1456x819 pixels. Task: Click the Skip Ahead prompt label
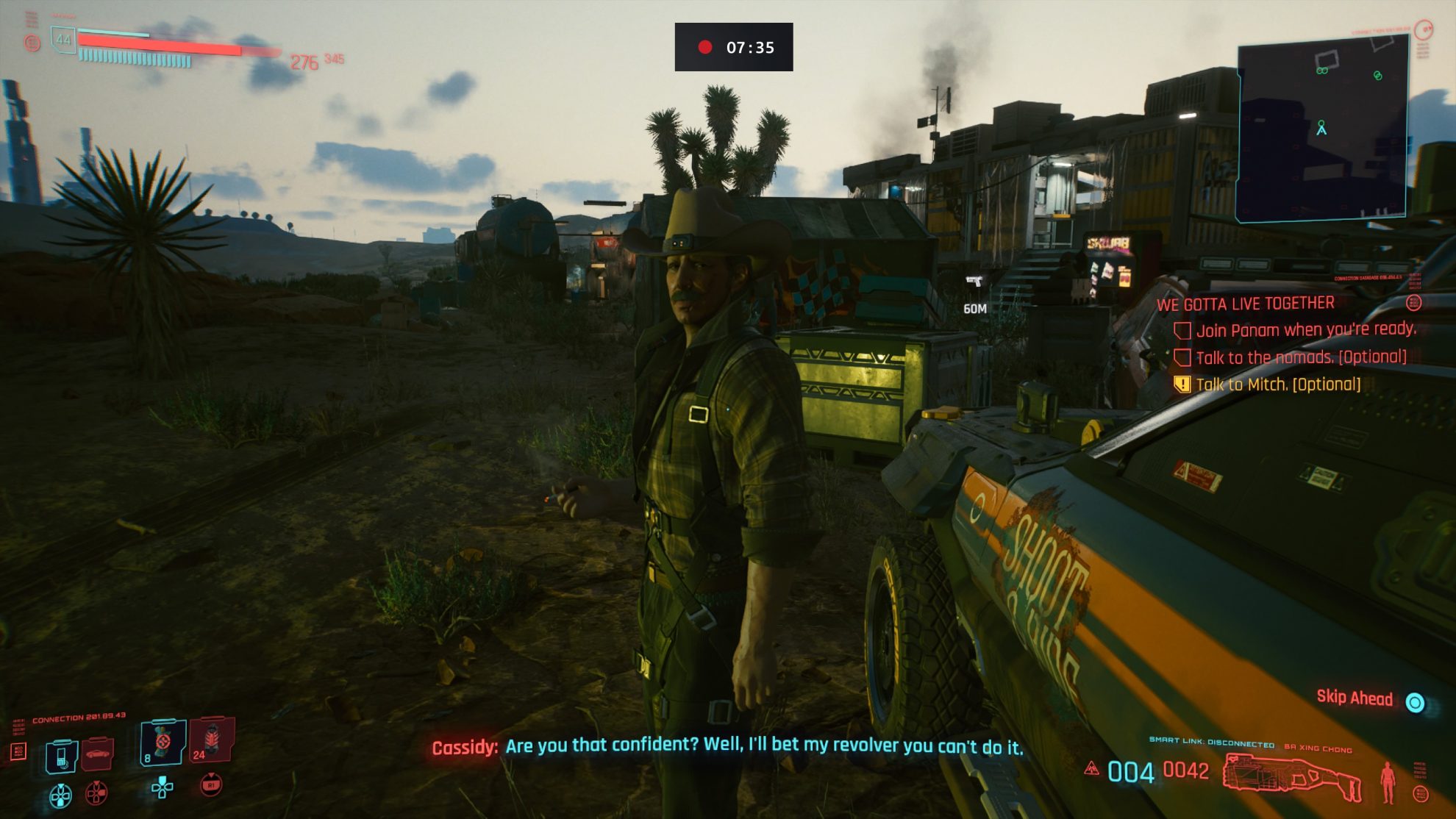(x=1354, y=698)
